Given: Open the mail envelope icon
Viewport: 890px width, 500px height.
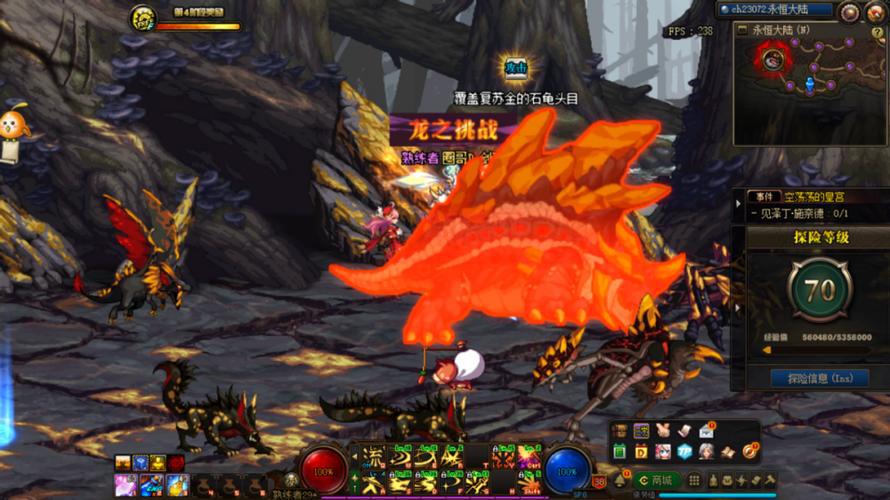Looking at the screenshot, I should click(706, 431).
